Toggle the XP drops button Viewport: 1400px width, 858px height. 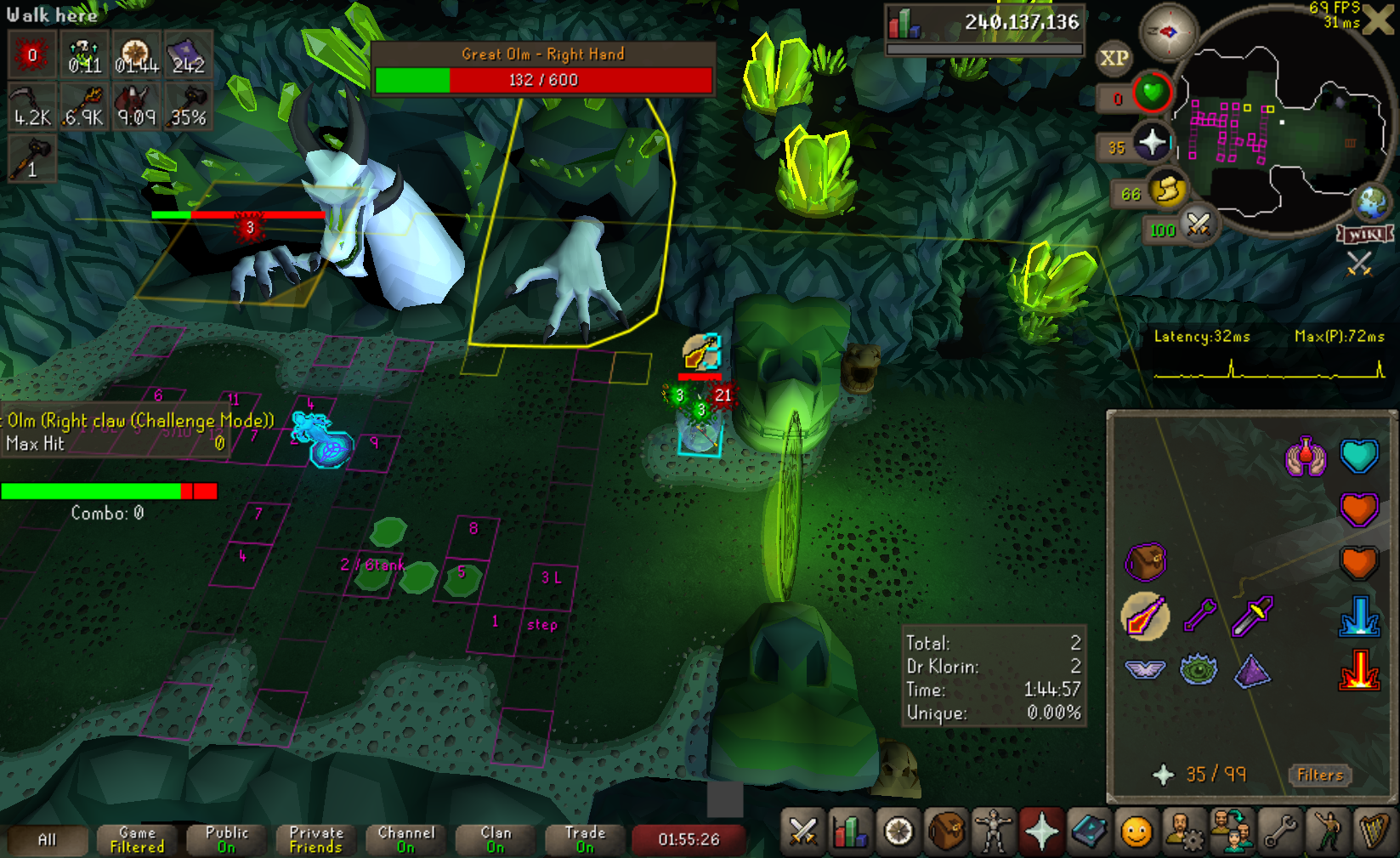tap(1114, 58)
